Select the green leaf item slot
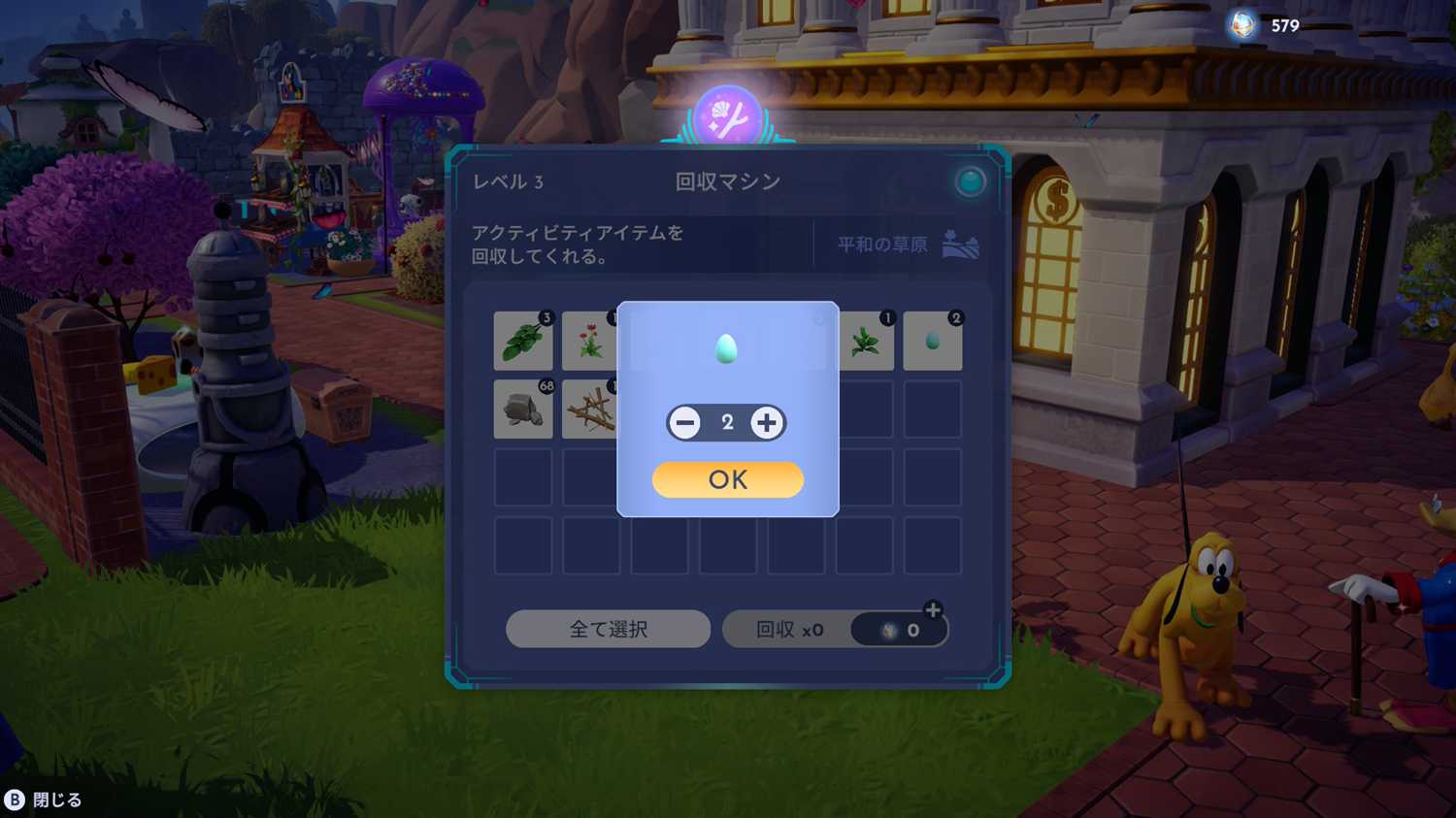 [523, 342]
